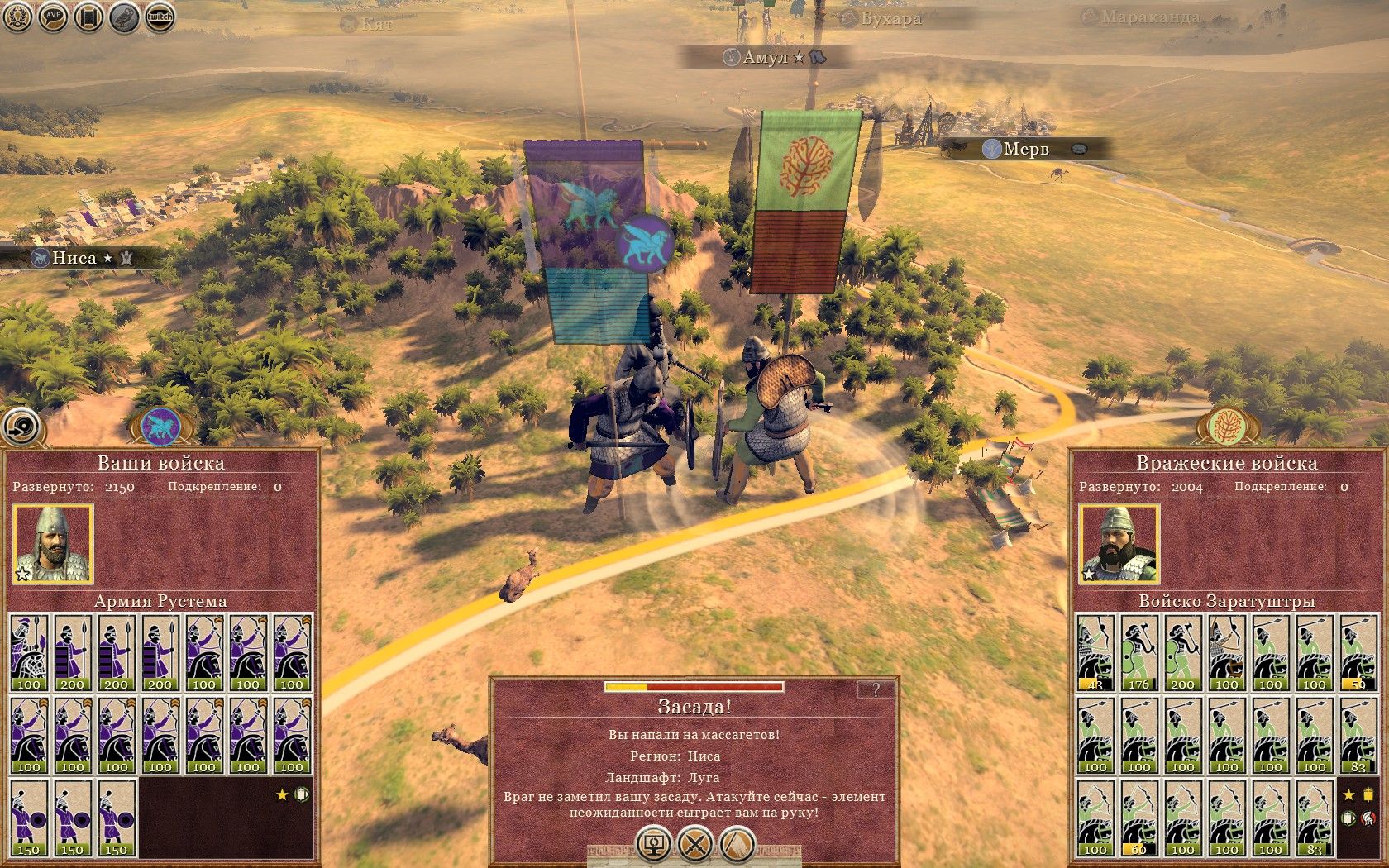This screenshot has height=868, width=1389.
Task: Select the enemy archer card with 60 men
Action: coord(1138,818)
